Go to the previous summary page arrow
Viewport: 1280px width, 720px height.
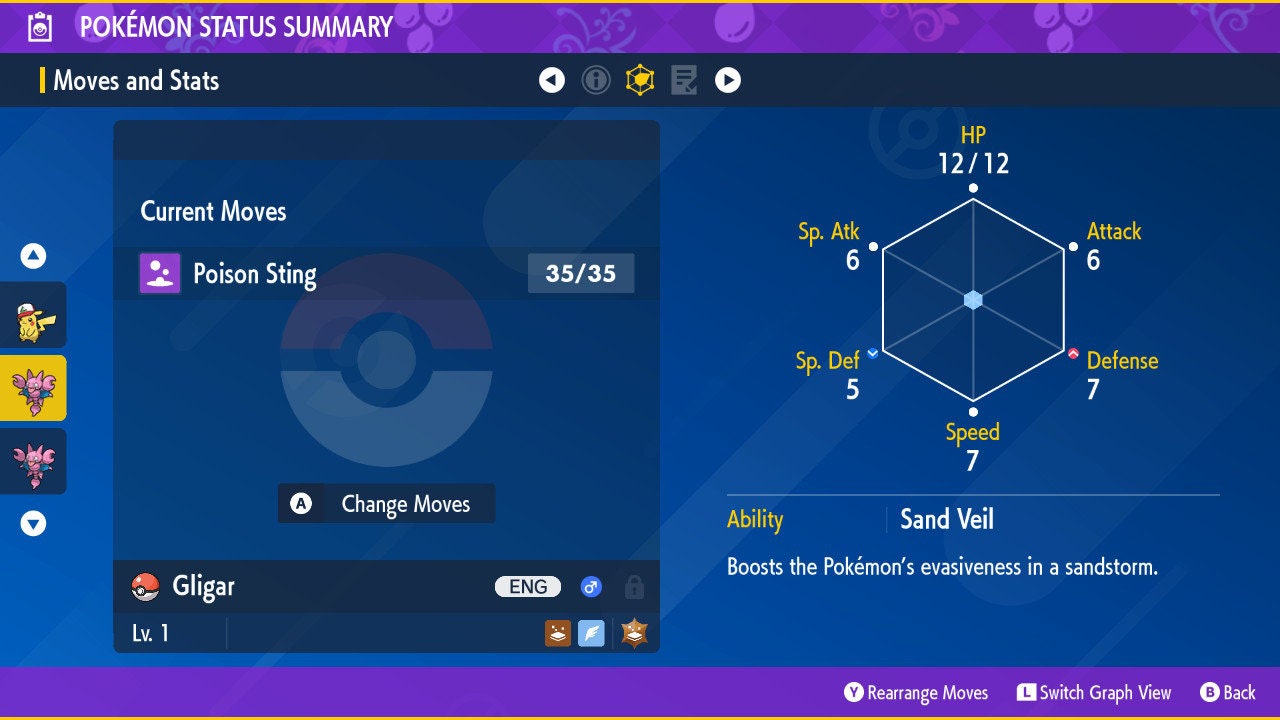point(552,80)
